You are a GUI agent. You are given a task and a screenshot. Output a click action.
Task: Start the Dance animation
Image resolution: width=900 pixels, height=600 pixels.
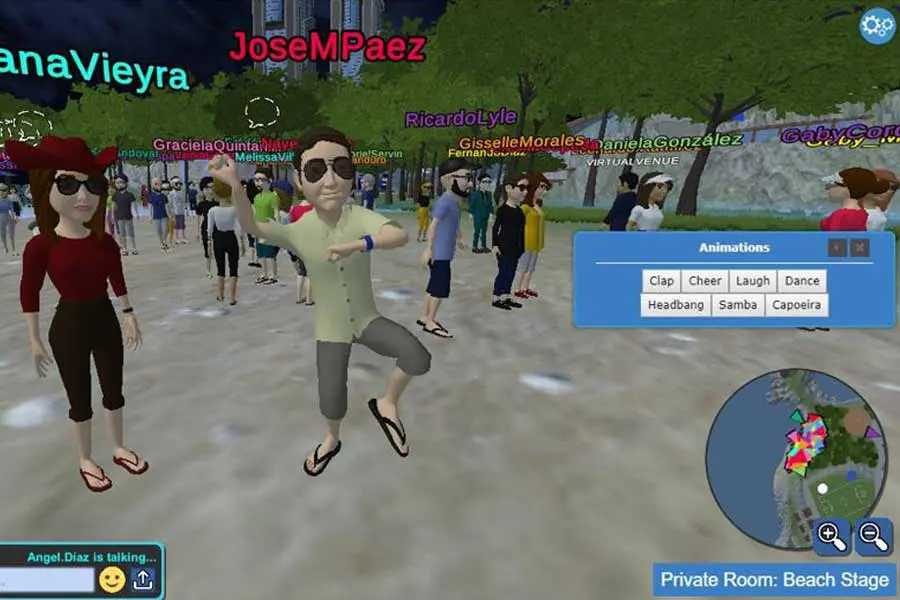(x=801, y=281)
